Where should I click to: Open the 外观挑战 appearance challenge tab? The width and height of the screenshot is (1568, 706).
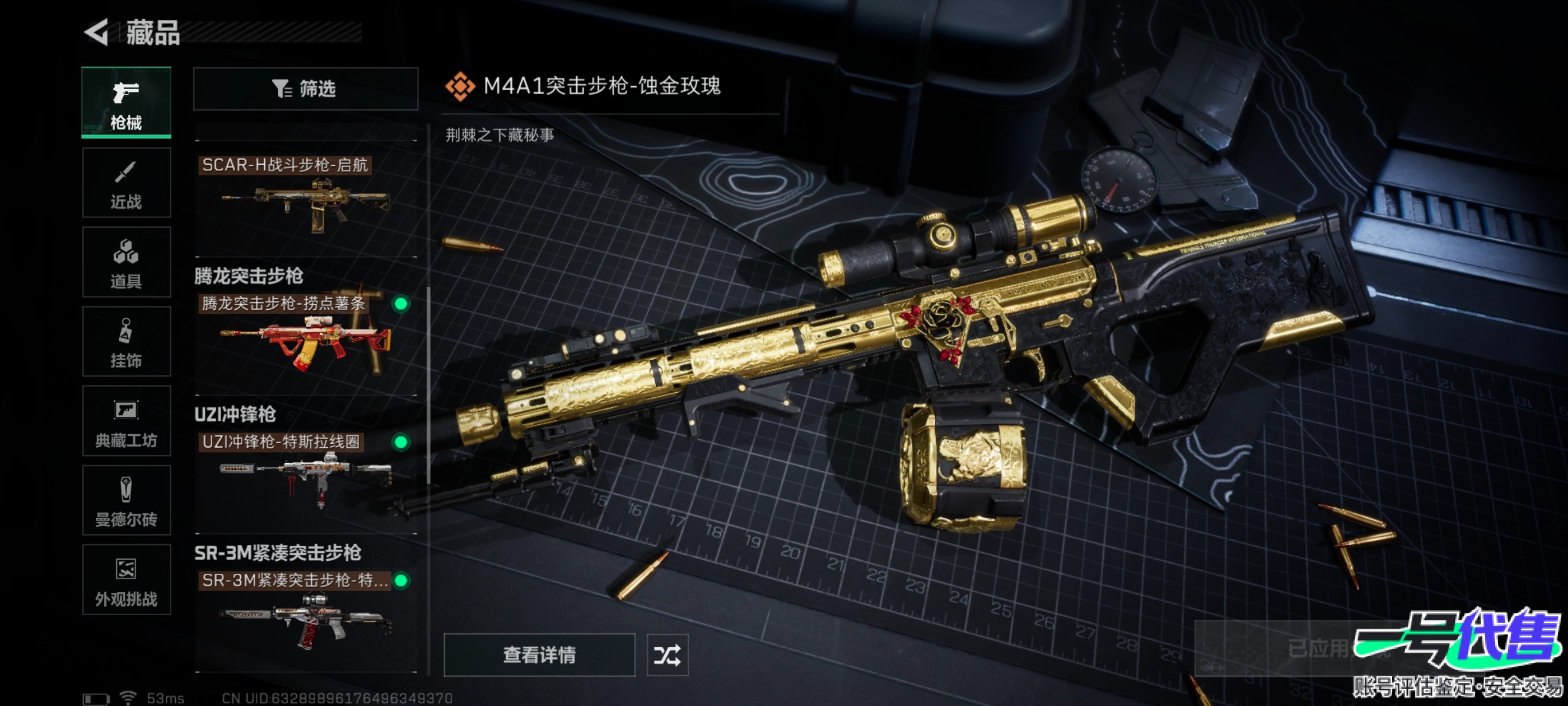pyautogui.click(x=126, y=580)
